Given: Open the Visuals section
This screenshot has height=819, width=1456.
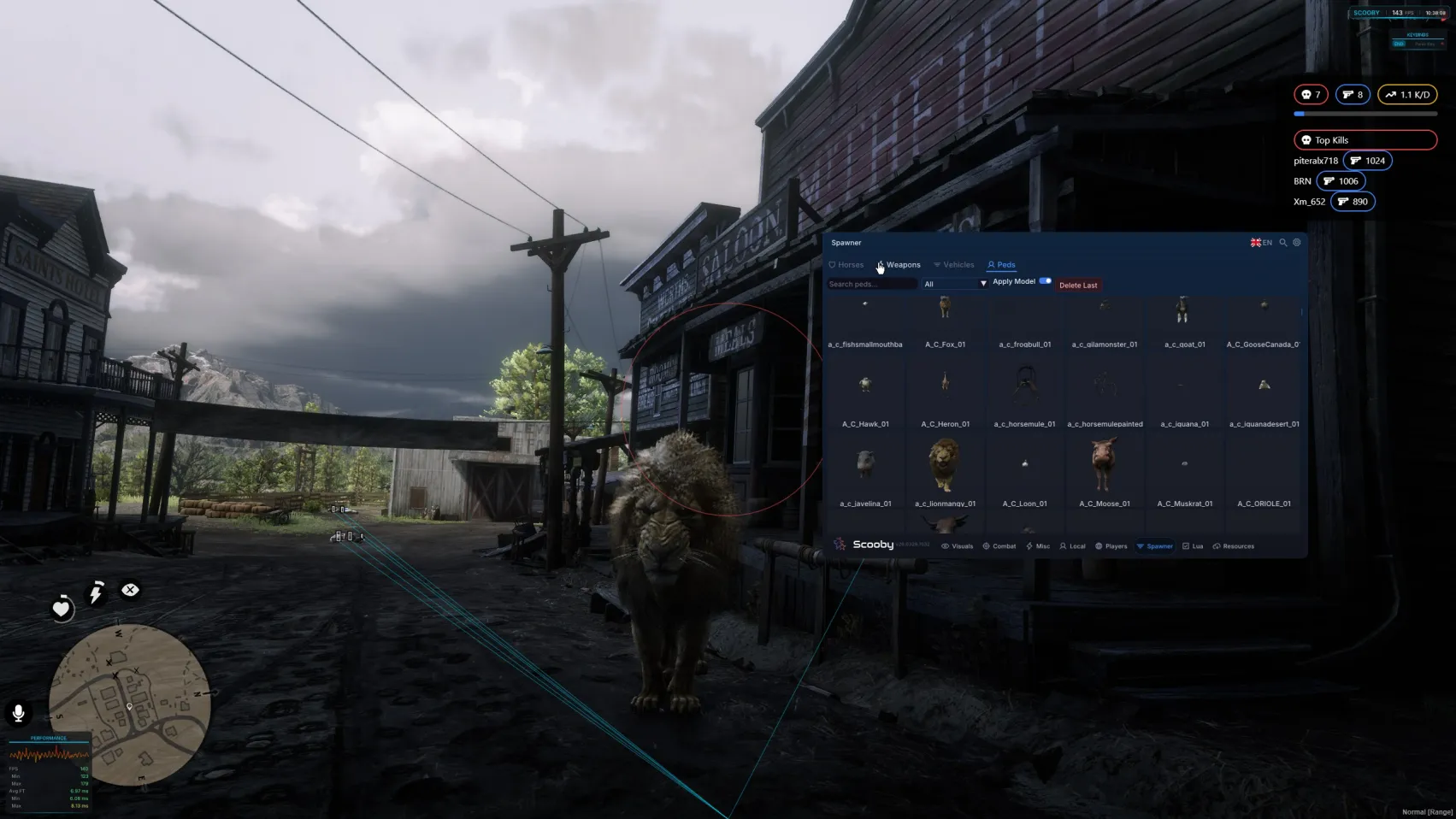Looking at the screenshot, I should tap(958, 546).
